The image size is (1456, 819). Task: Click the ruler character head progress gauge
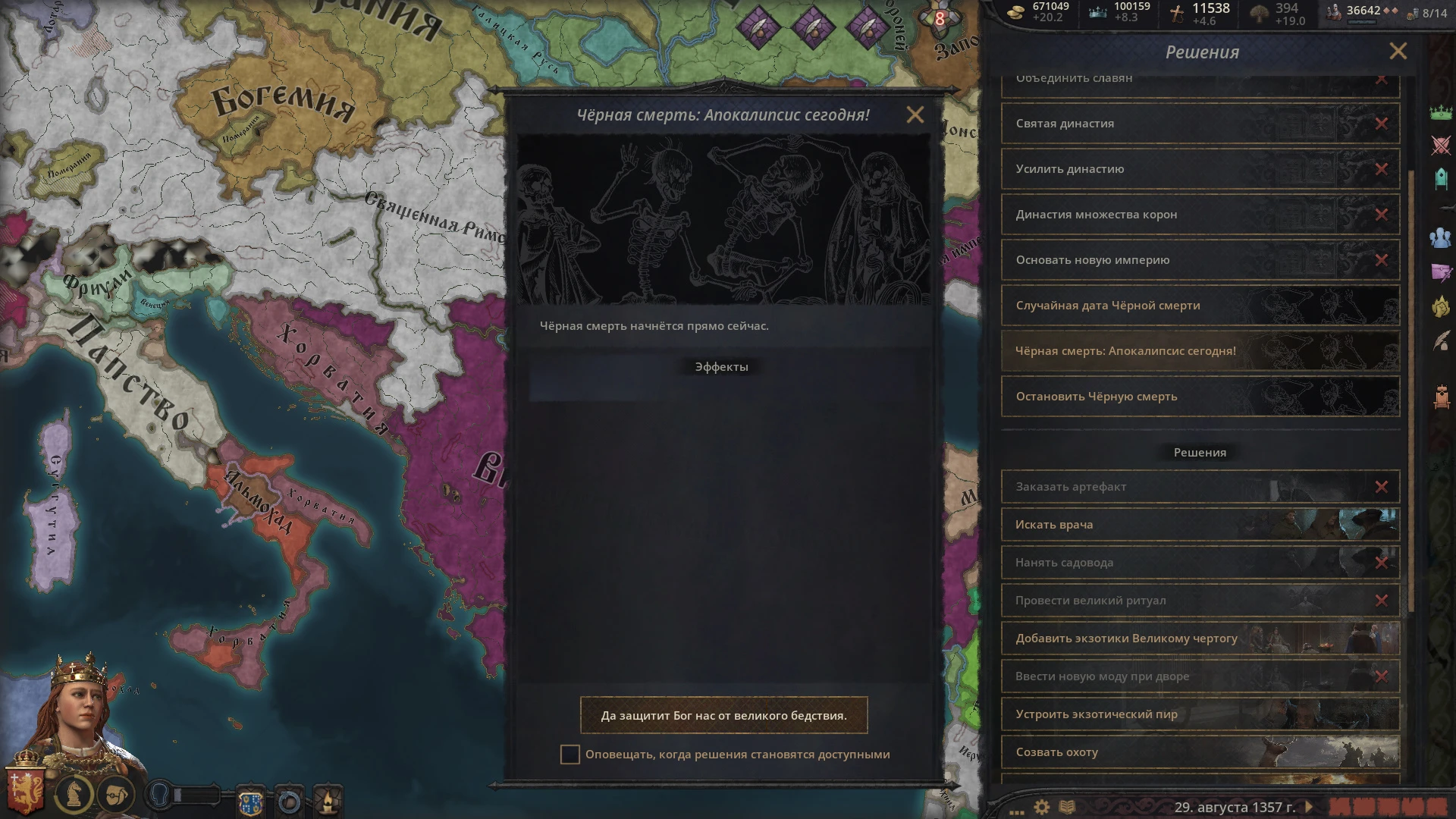click(x=159, y=793)
